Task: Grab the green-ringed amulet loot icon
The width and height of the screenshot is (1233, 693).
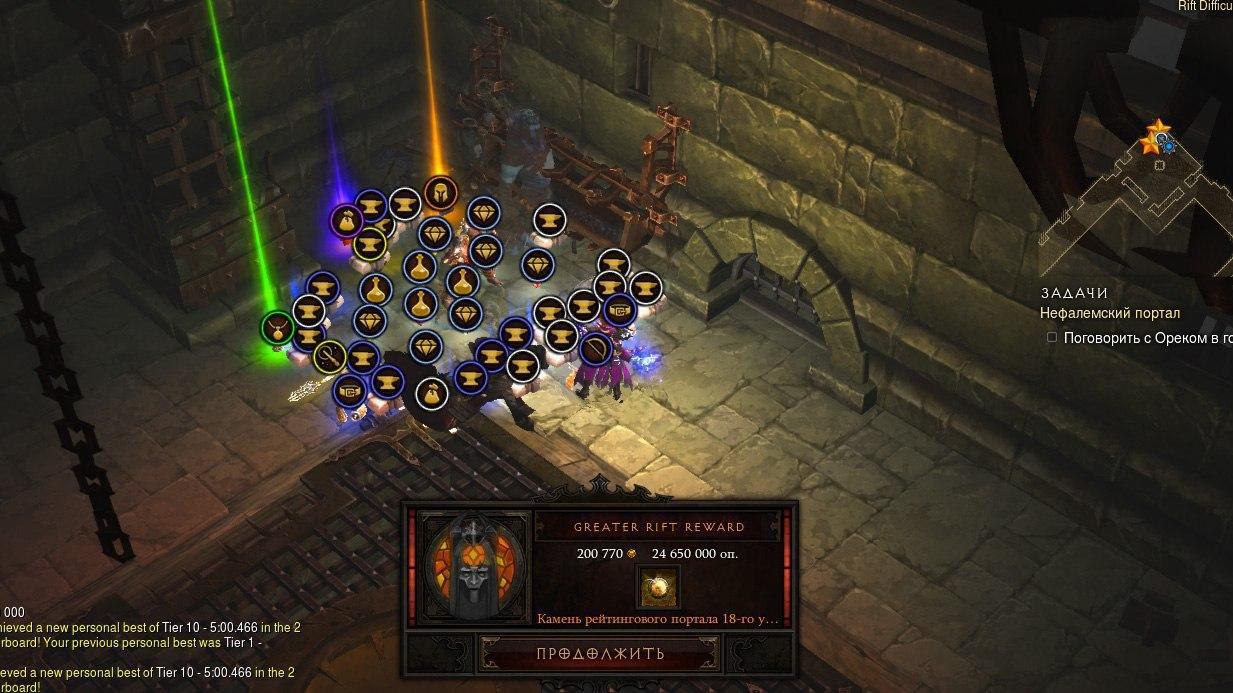Action: (276, 326)
